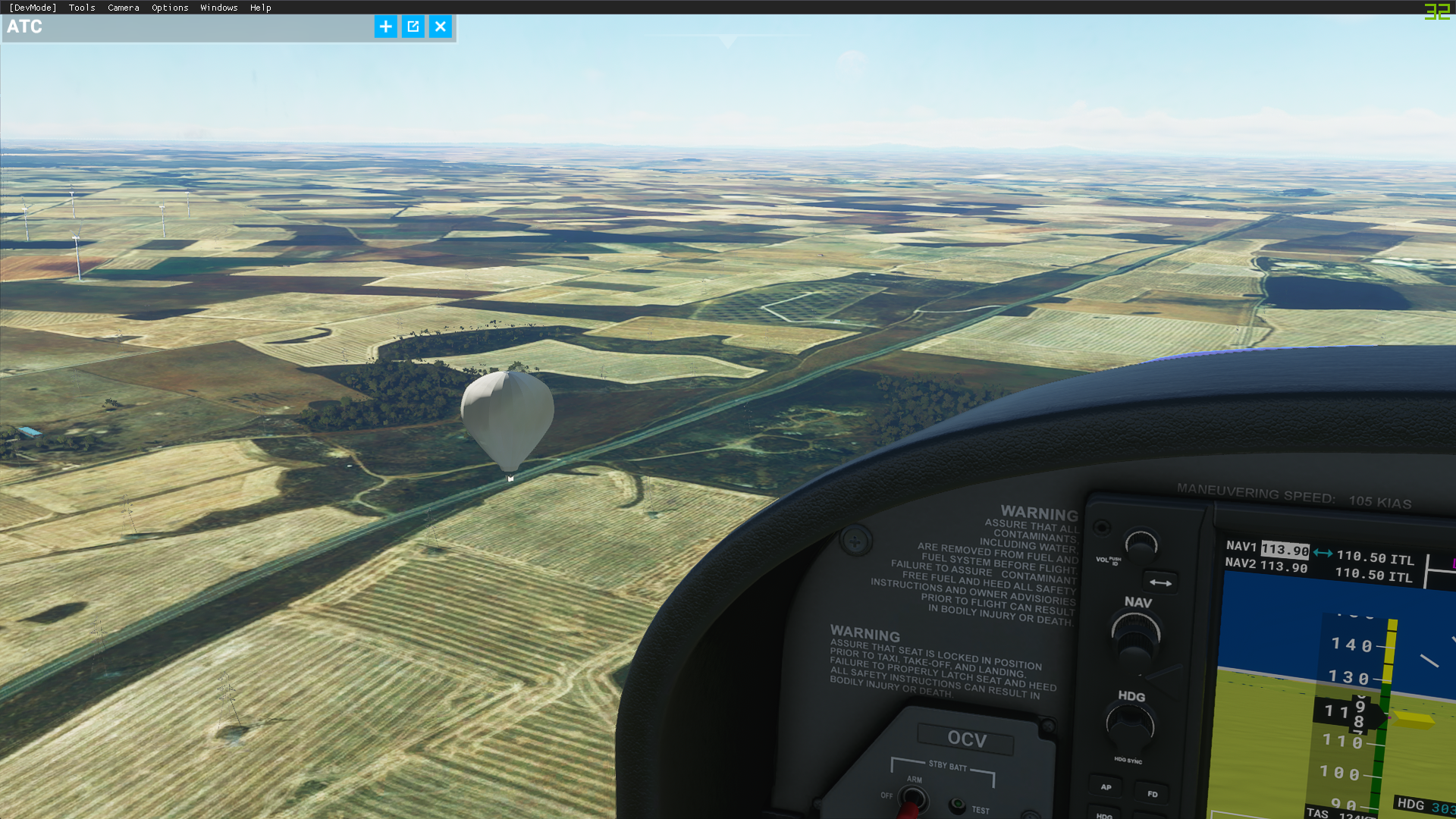
Task: Toggle the FD flight director key
Action: click(1153, 794)
